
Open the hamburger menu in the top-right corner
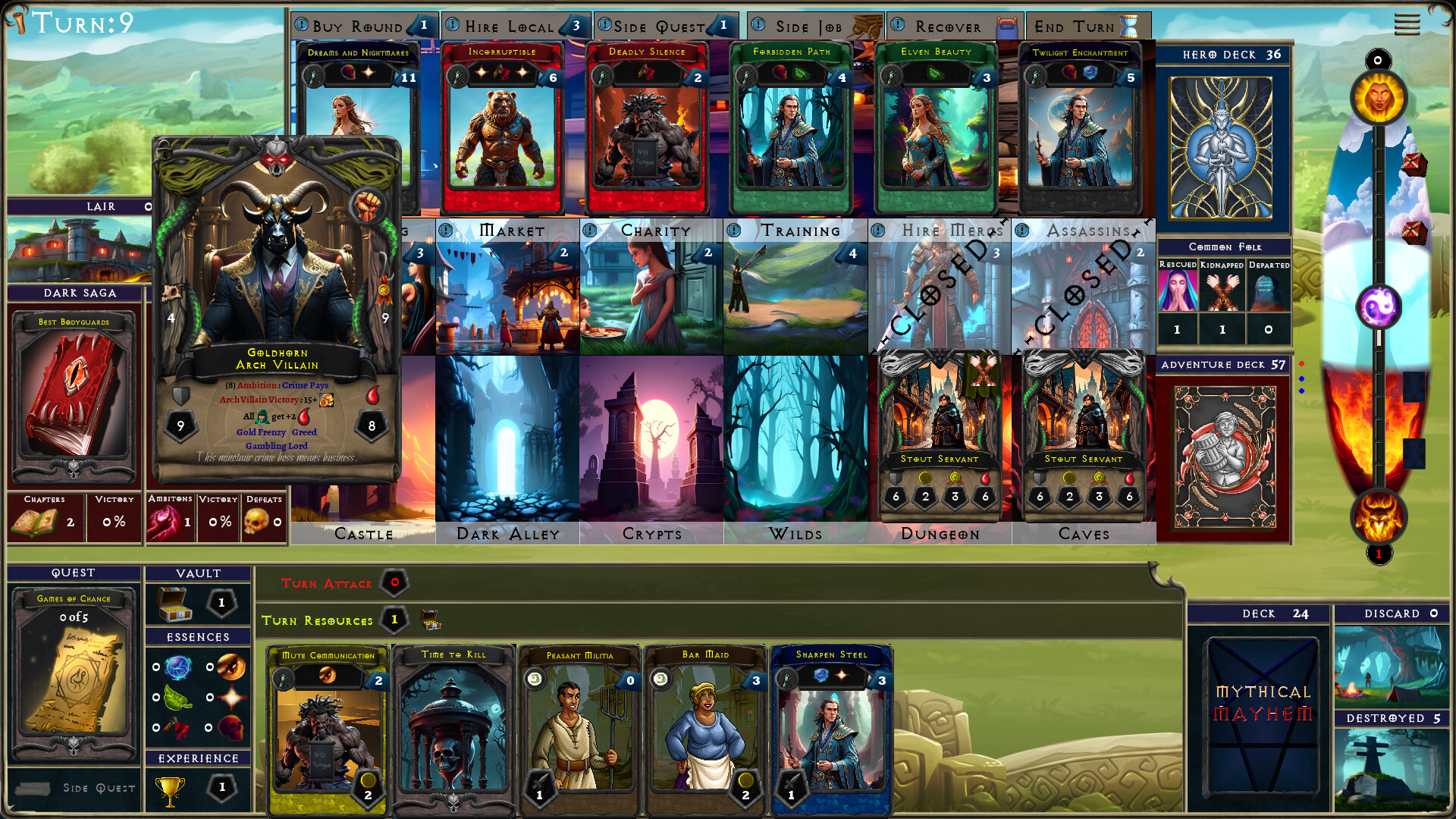[x=1407, y=24]
